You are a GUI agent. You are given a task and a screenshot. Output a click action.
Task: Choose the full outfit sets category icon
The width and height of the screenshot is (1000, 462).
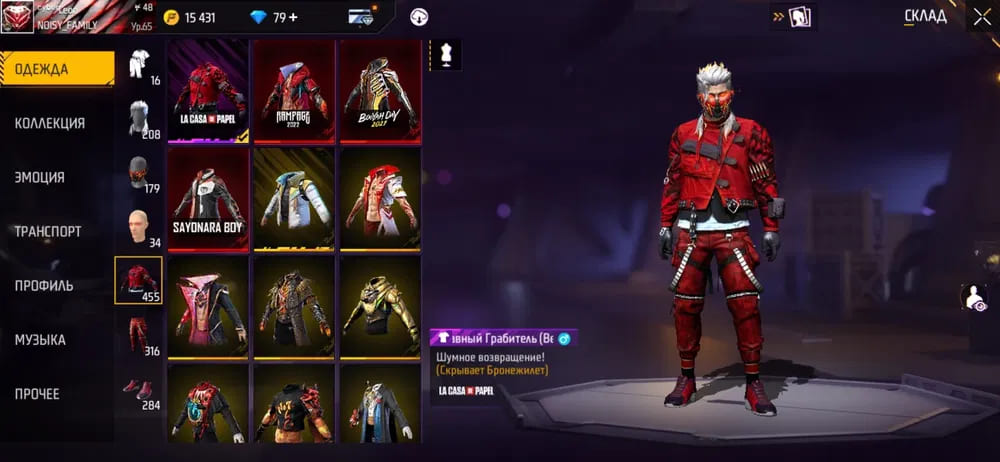coord(139,65)
